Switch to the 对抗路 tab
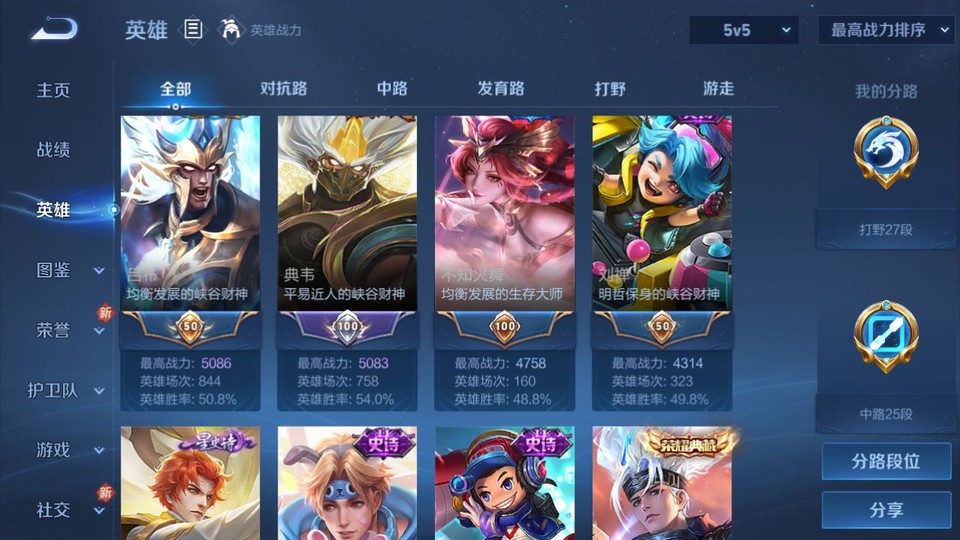Image resolution: width=960 pixels, height=540 pixels. 283,88
